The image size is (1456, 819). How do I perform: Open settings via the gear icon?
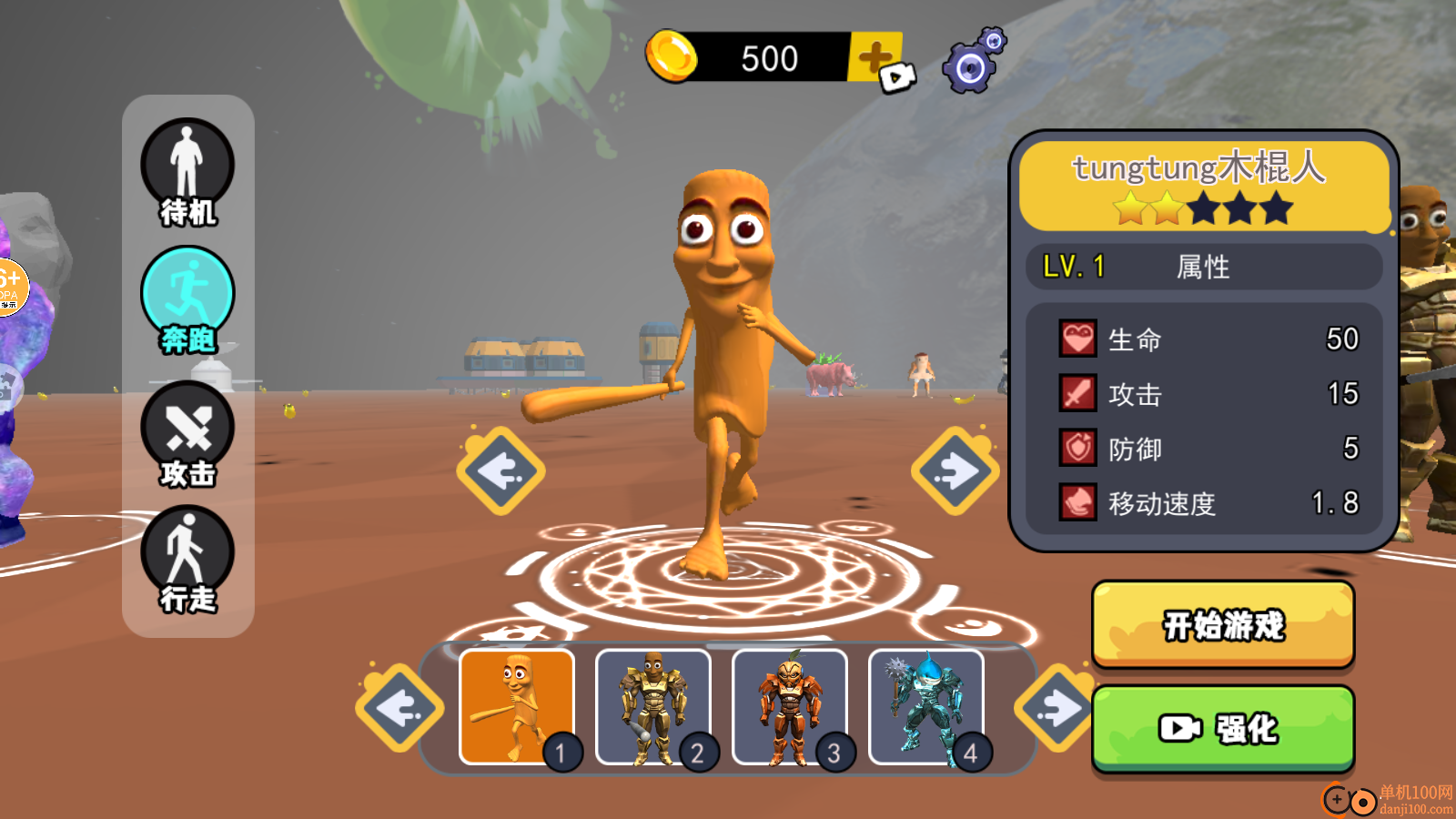973,62
